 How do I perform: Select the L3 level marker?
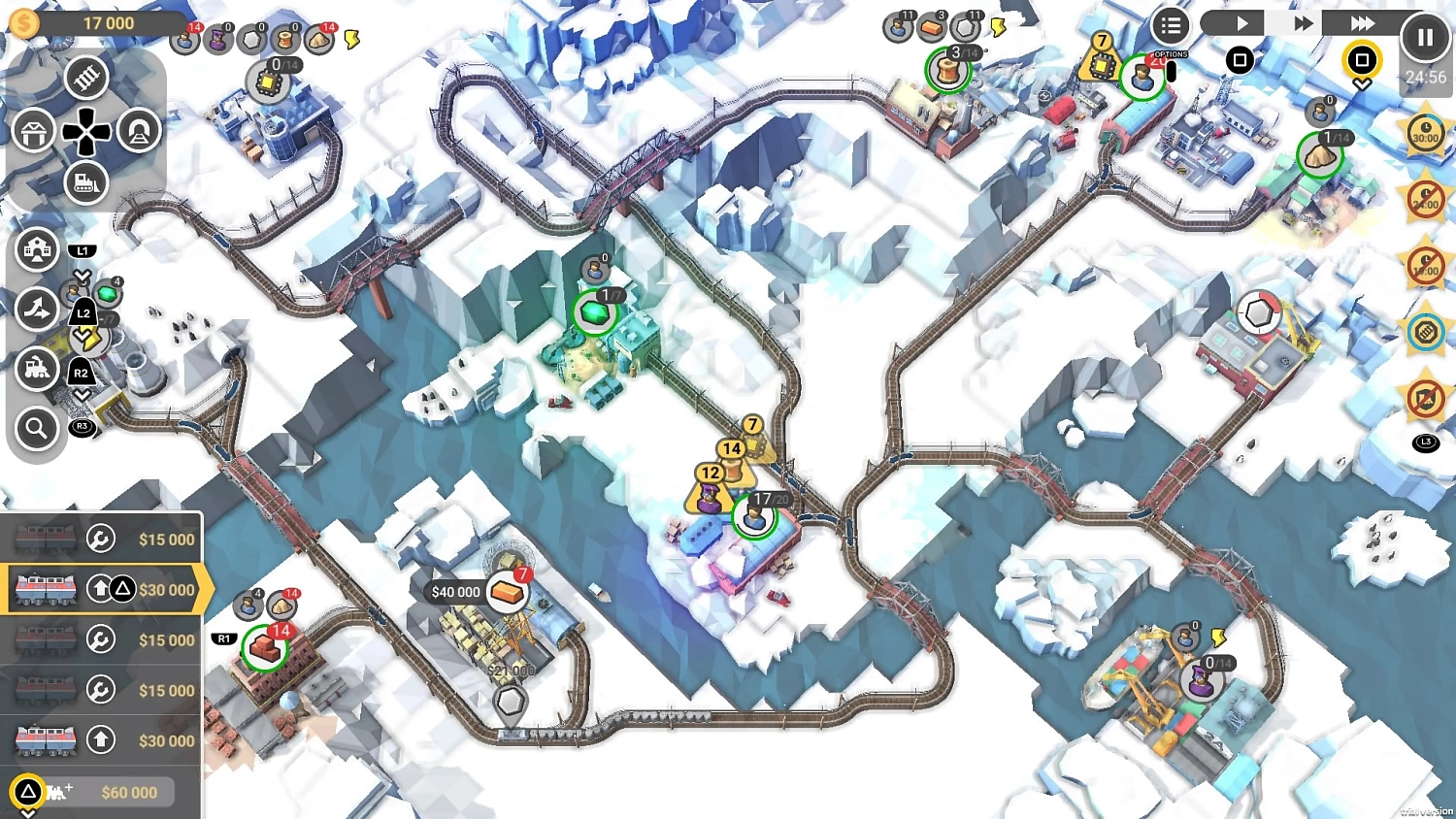1425,442
